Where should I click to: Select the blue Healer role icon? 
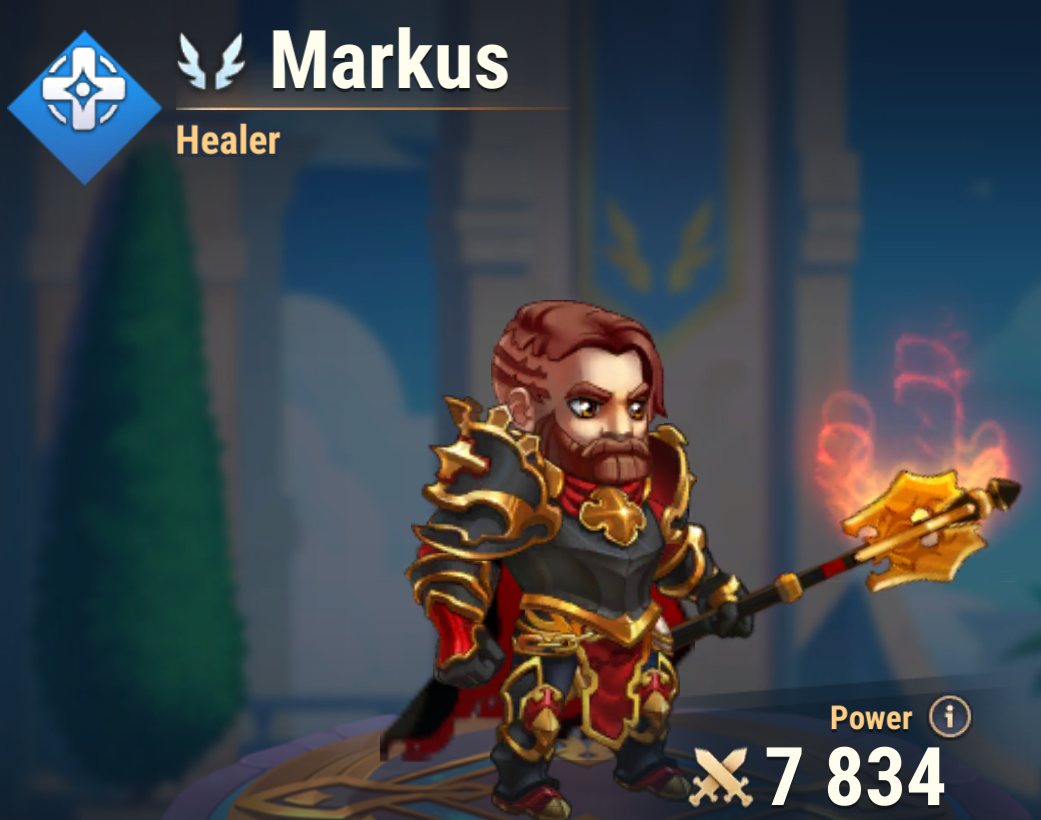(x=84, y=107)
